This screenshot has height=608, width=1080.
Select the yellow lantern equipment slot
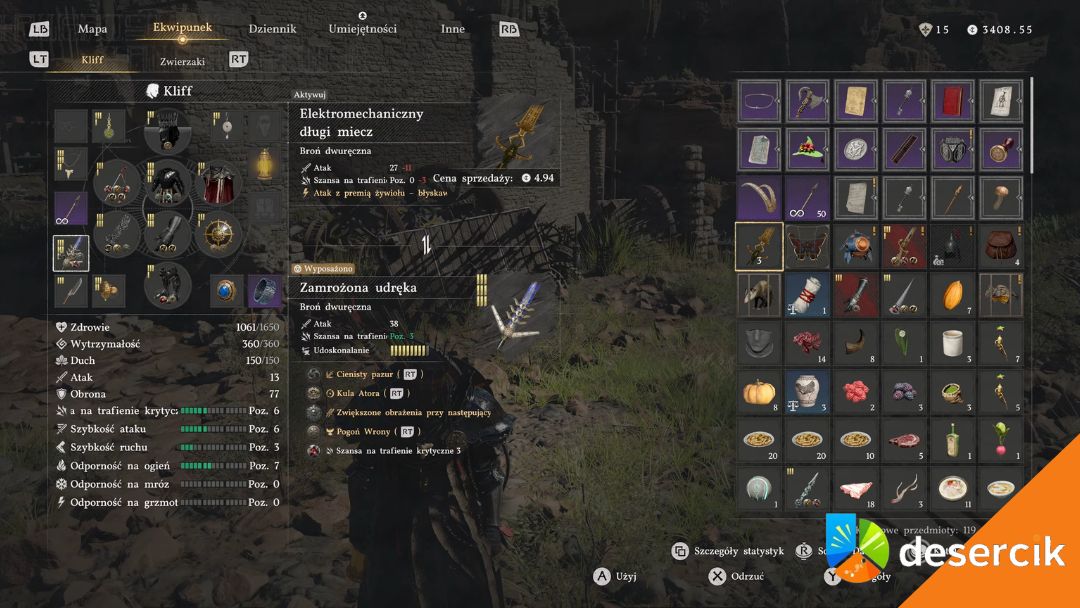click(264, 163)
